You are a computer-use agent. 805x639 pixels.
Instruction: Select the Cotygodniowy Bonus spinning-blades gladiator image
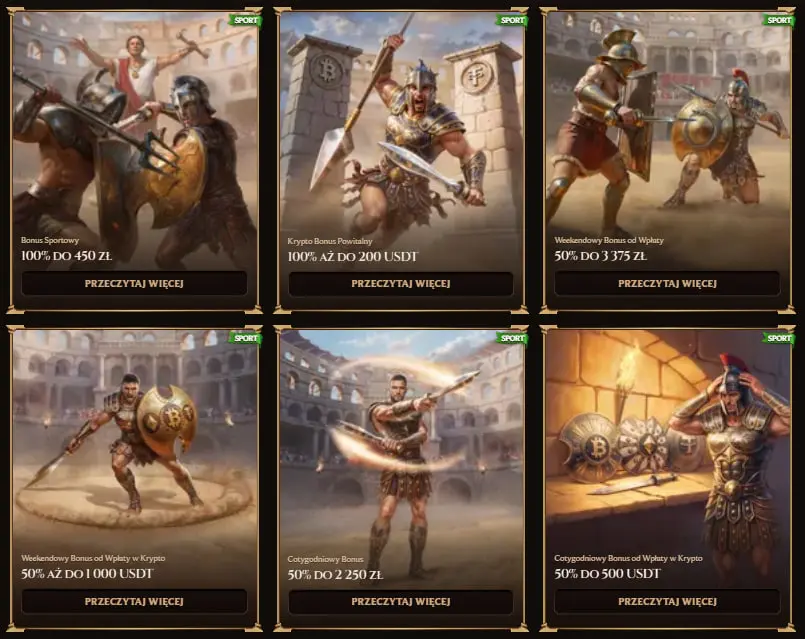[400, 440]
